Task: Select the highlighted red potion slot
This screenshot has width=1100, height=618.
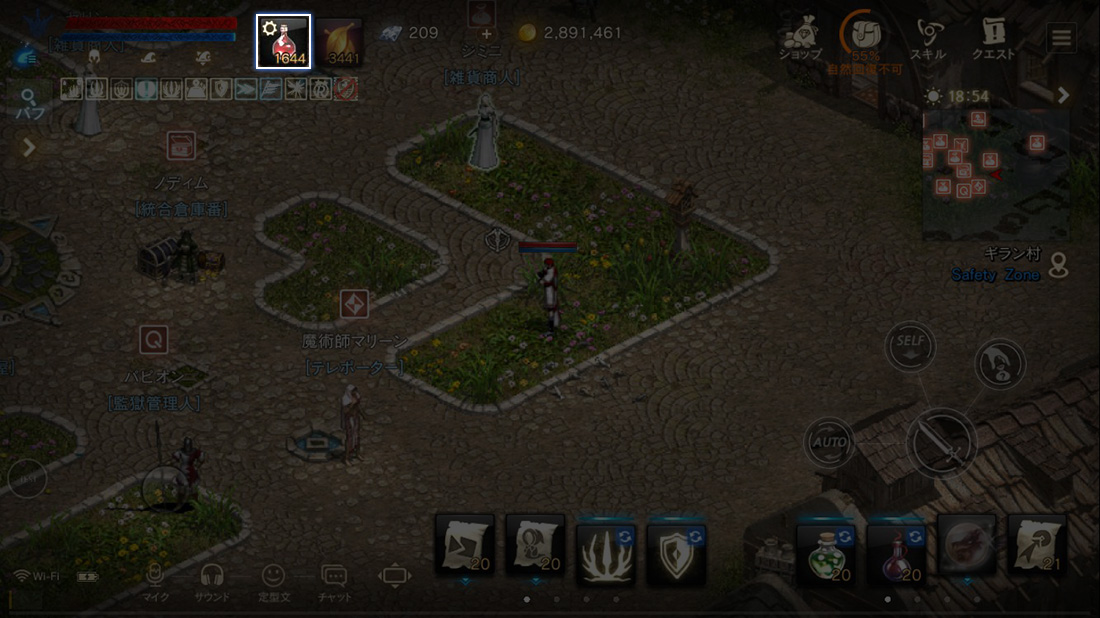Action: (283, 42)
